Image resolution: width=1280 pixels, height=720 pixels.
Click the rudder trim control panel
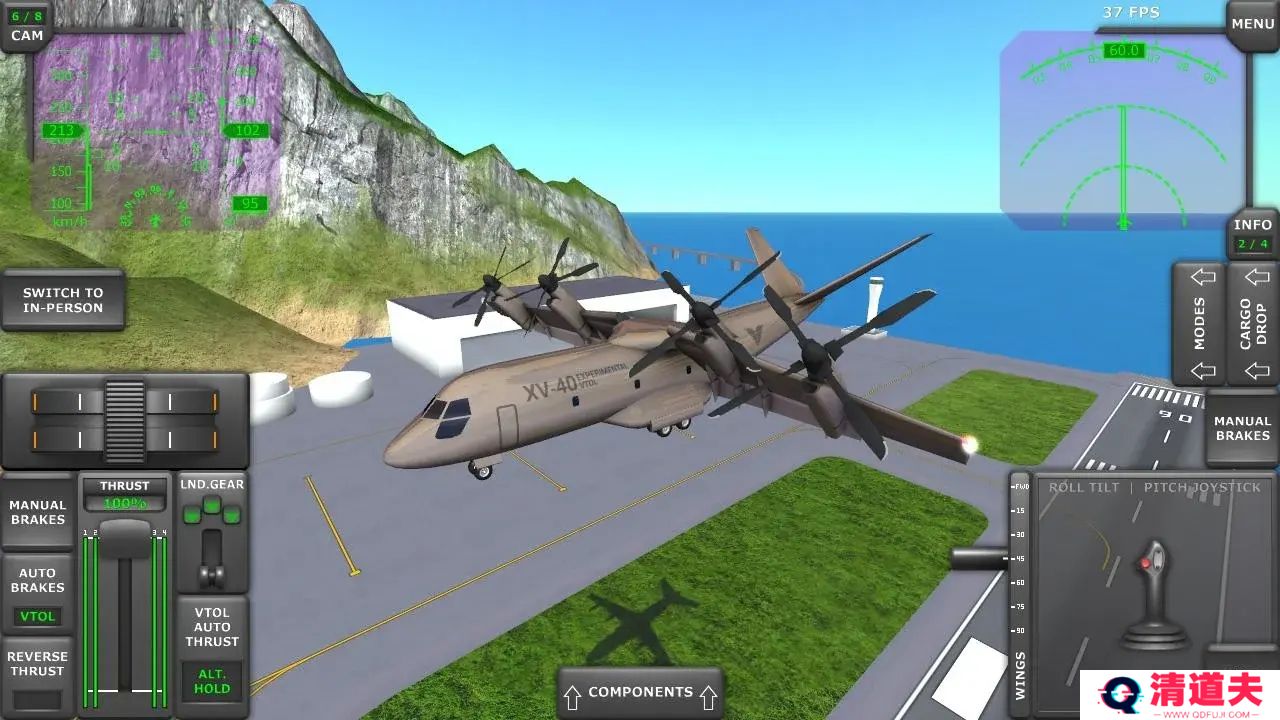(125, 420)
